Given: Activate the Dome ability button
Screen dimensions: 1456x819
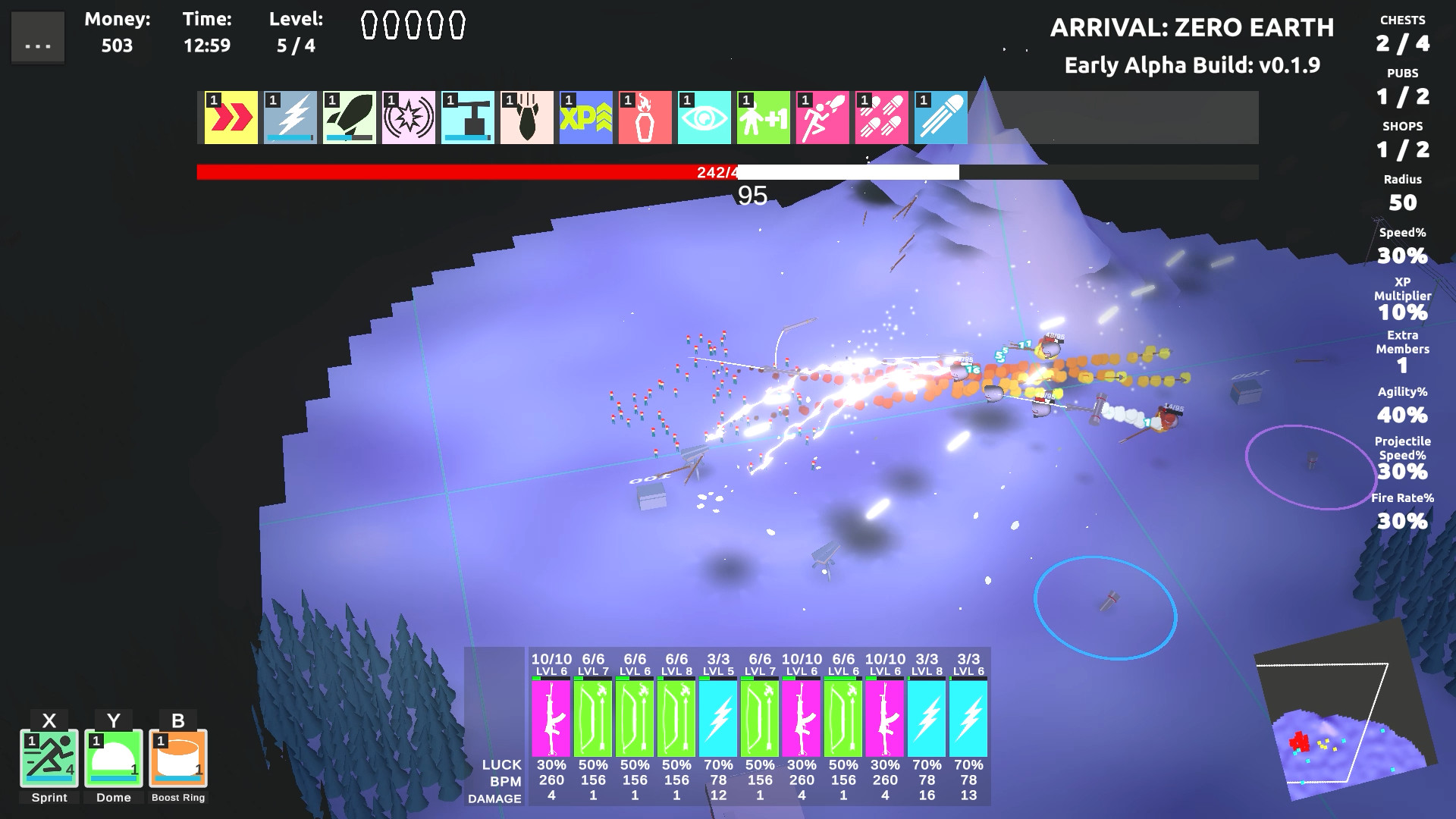Looking at the screenshot, I should tap(113, 758).
